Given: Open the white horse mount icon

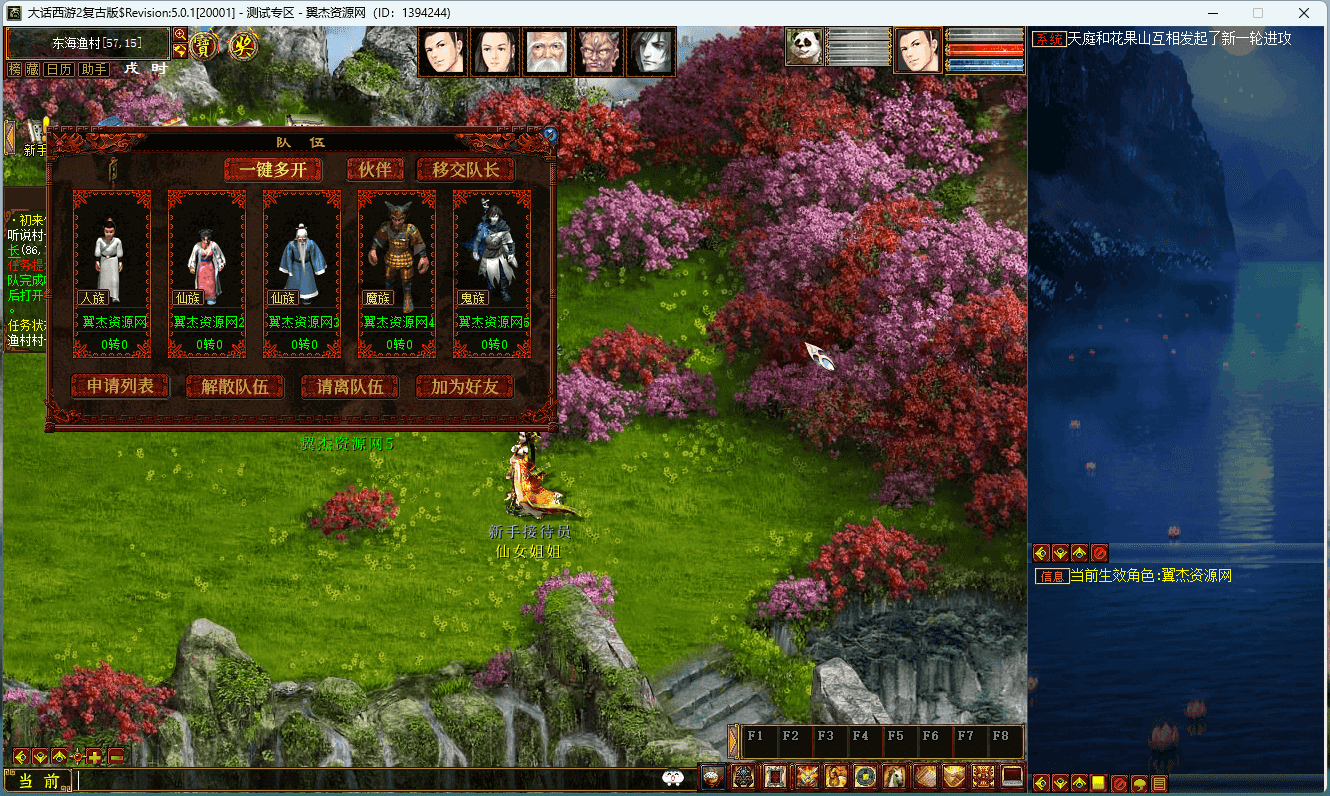Looking at the screenshot, I should [894, 776].
